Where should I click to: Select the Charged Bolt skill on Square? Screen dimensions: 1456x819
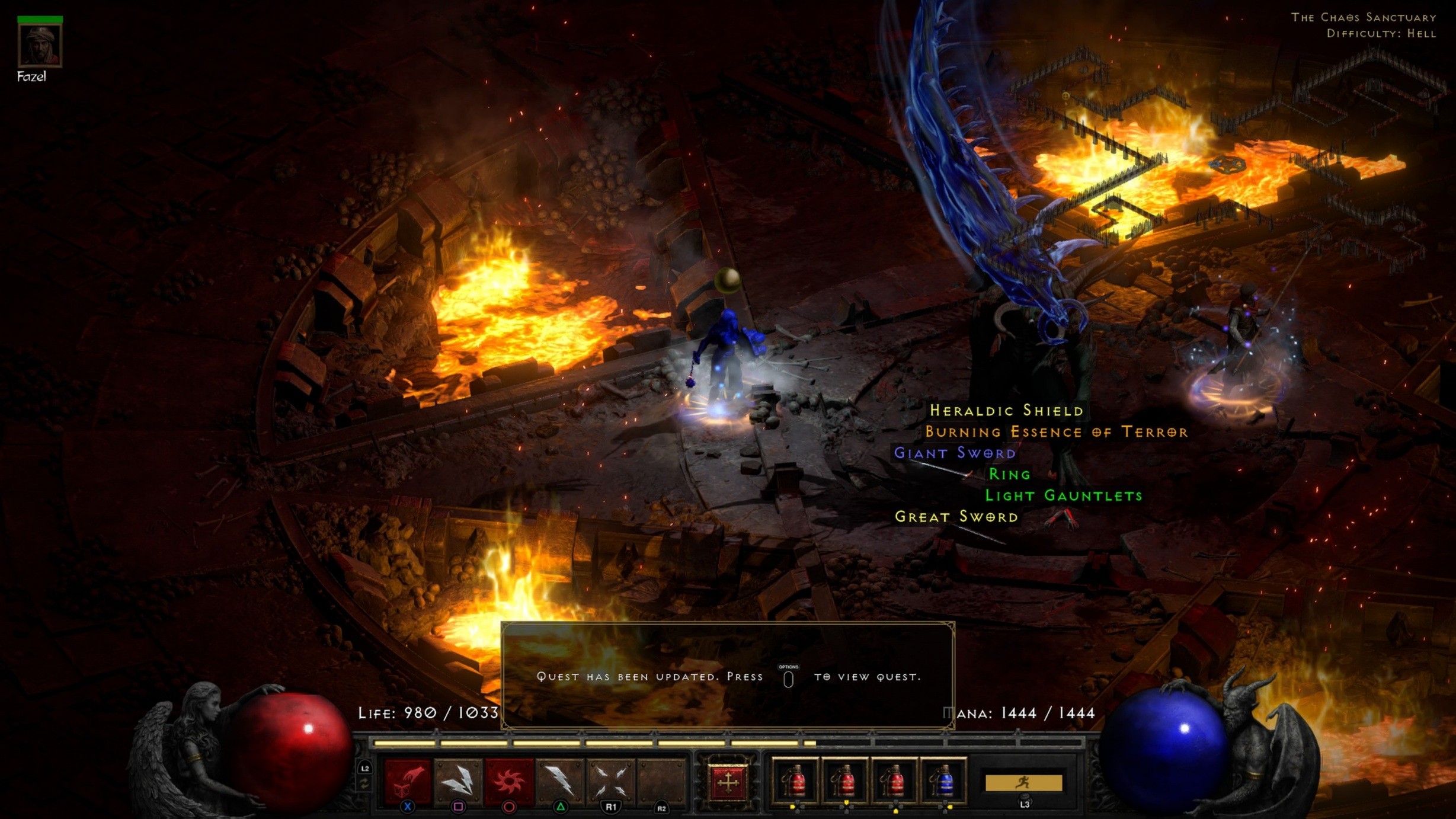pos(459,782)
